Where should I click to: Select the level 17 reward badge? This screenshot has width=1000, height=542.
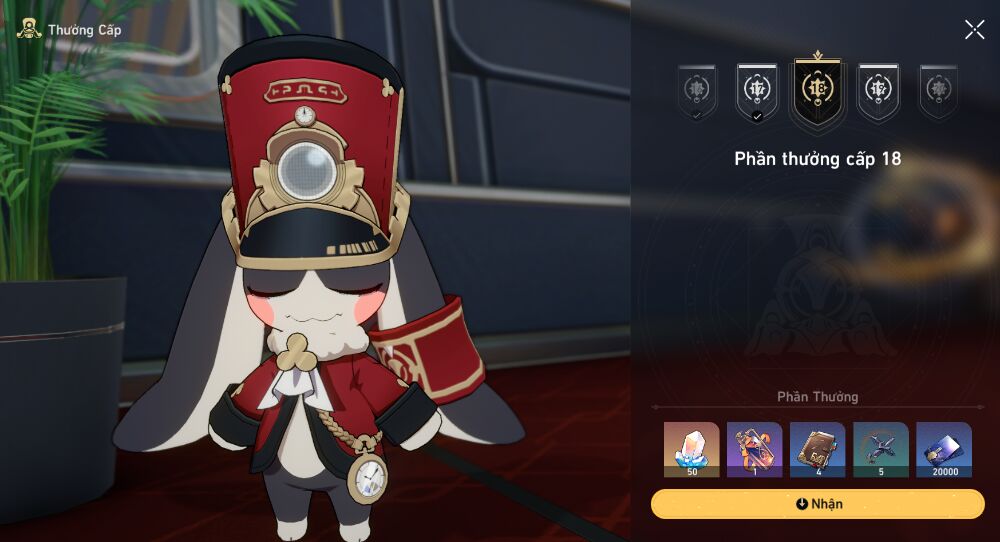pos(757,91)
